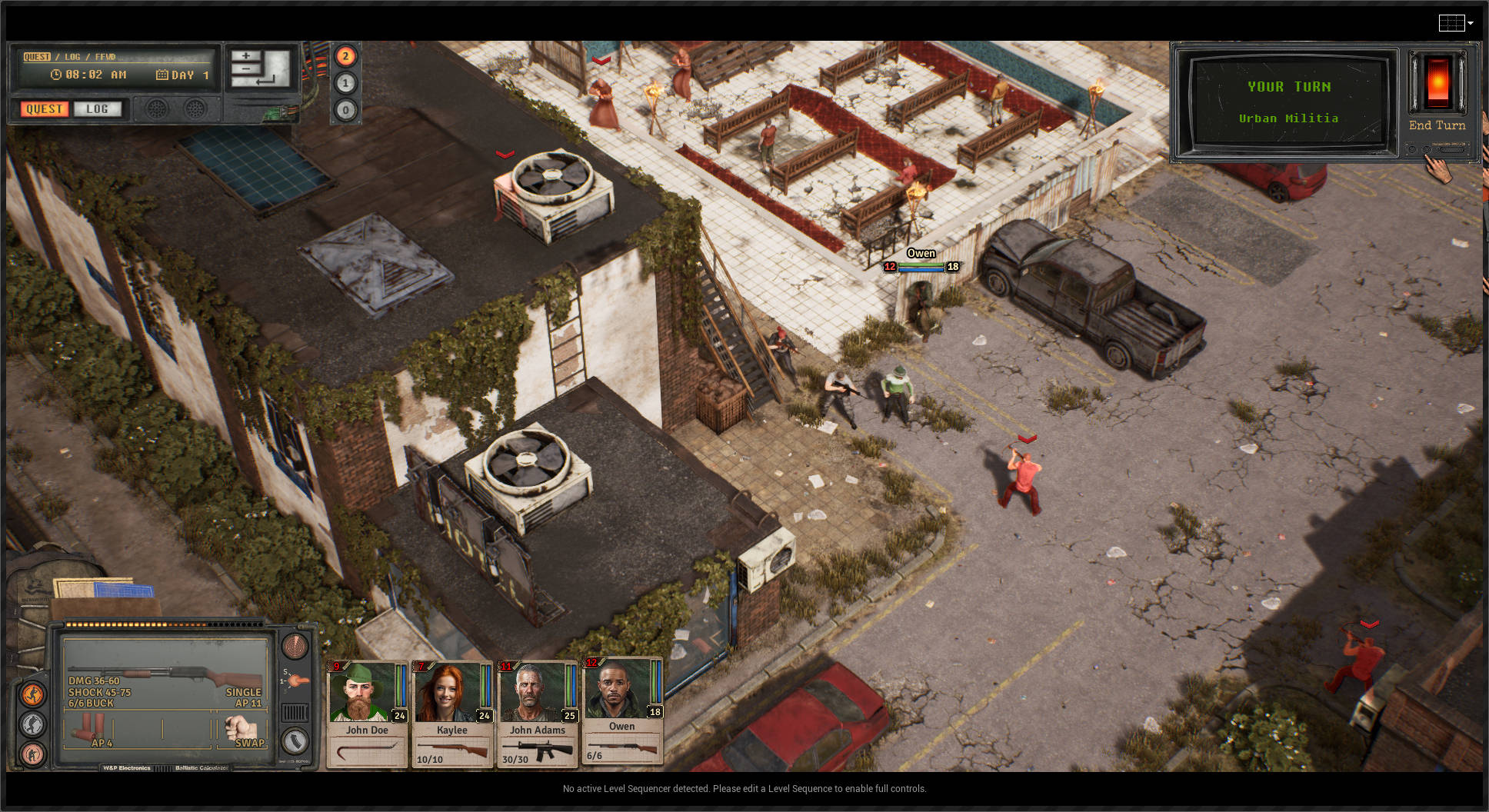Click FFWD on the quest display
The image size is (1489, 812).
(x=105, y=55)
